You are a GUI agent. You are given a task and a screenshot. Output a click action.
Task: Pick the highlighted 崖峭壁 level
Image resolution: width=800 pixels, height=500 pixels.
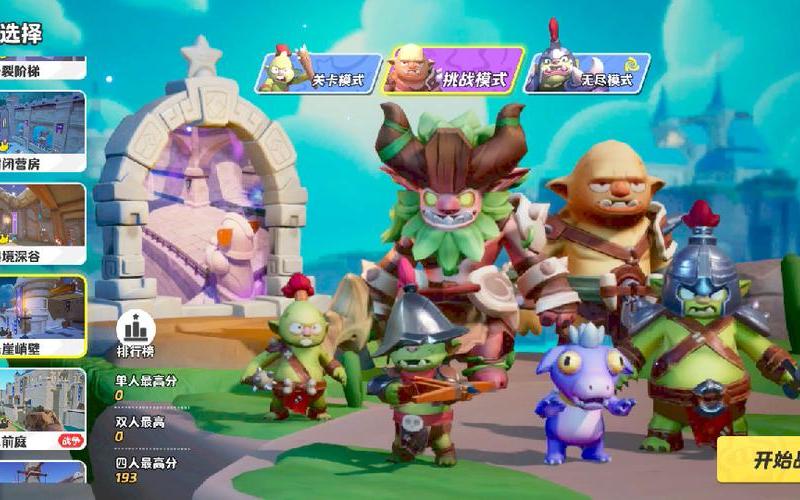42,316
